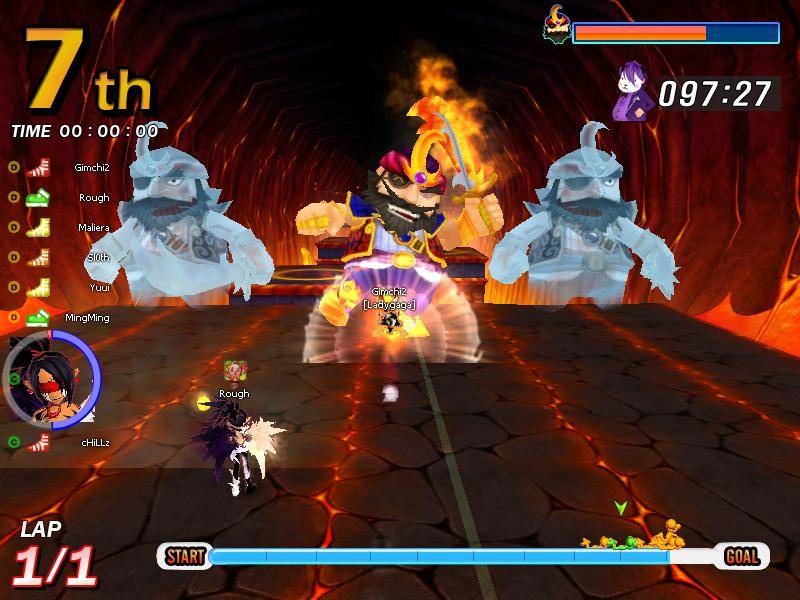Select Gimchi2 in the racer ranking list
Screen dimensions: 800x600
[92, 168]
